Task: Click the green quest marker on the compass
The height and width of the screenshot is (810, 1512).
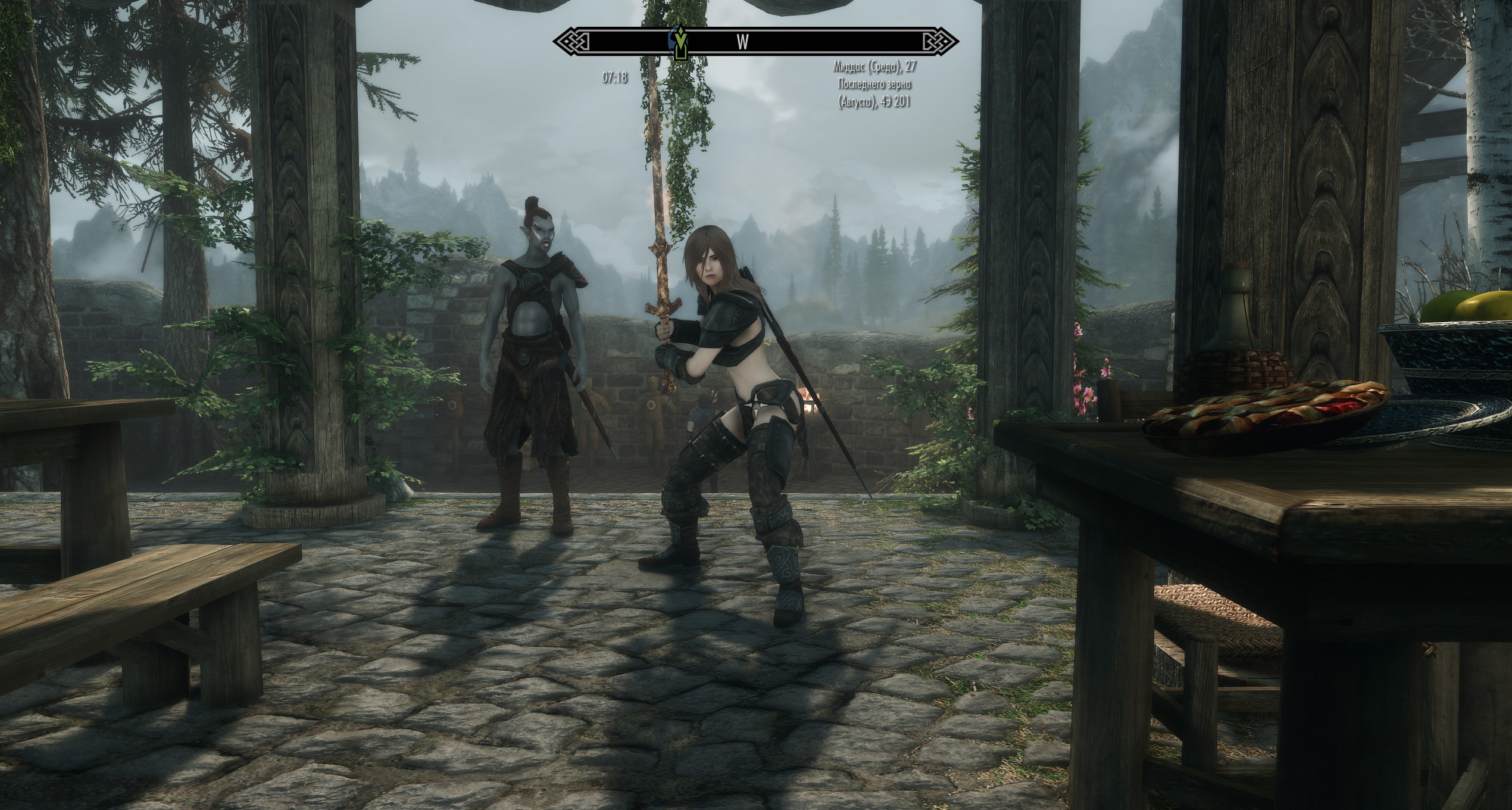Action: coord(679,43)
